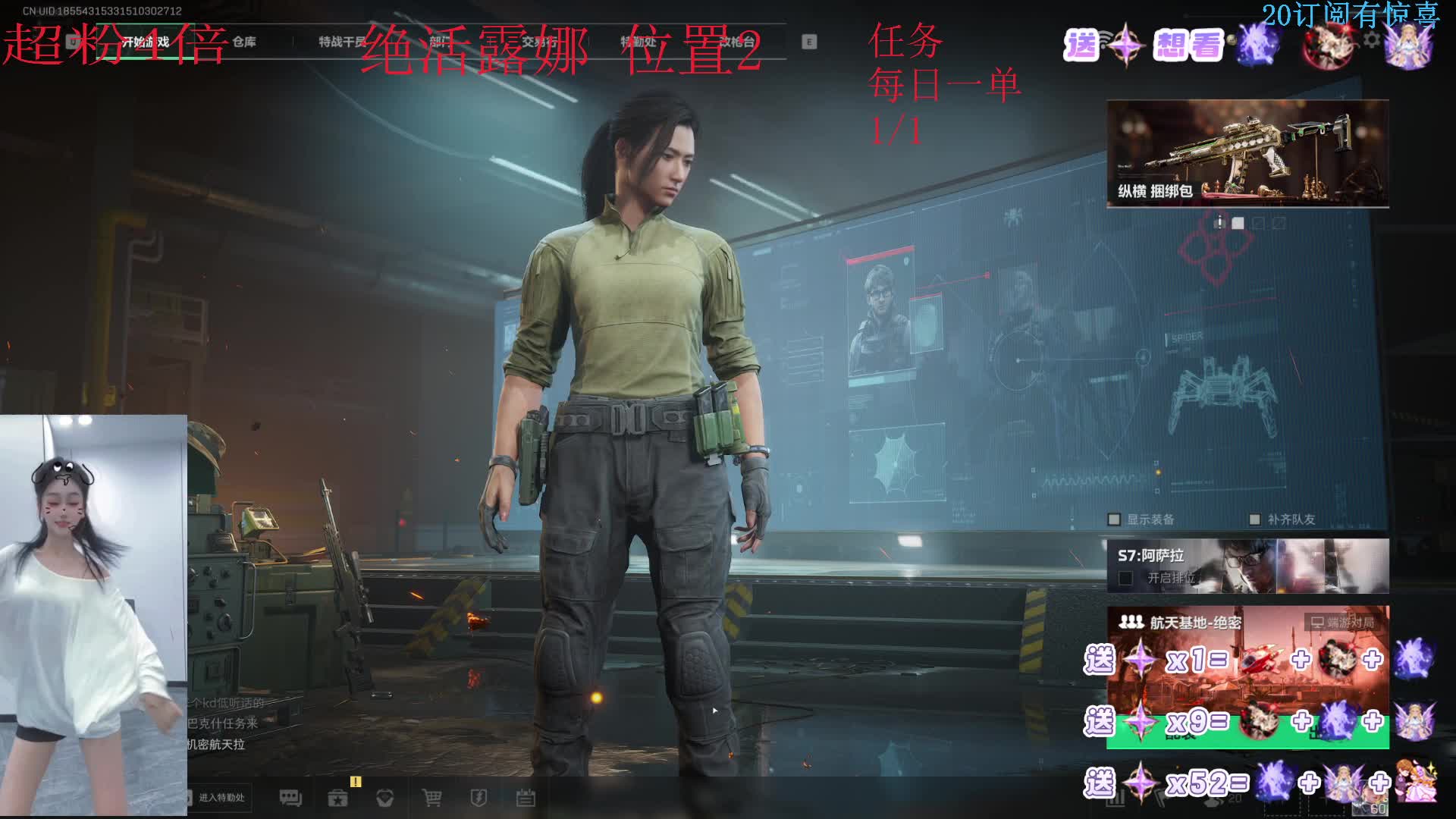Open the 特战干员 operators tab
This screenshot has width=1456, height=819.
[x=341, y=42]
